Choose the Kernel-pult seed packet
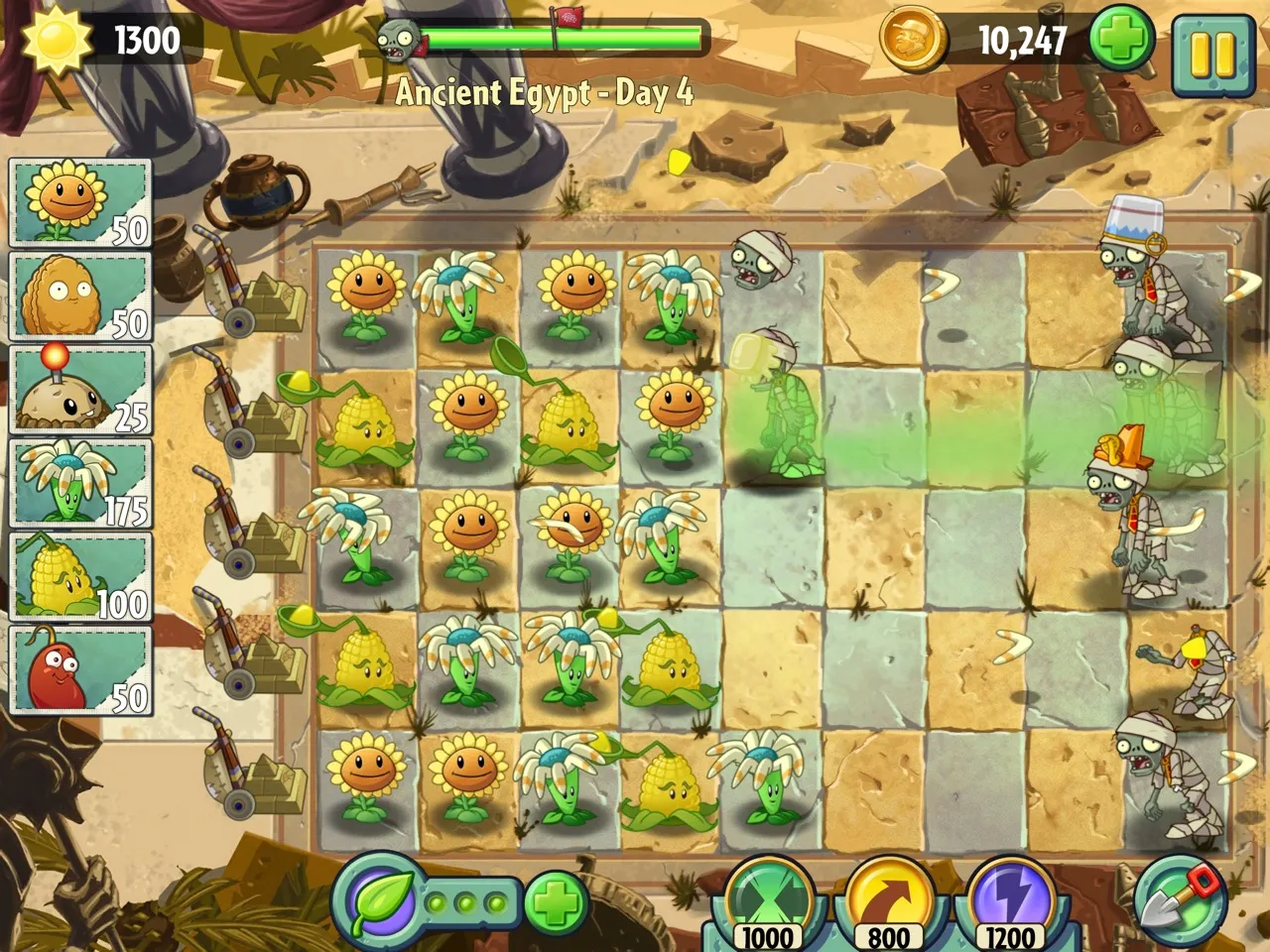 (79, 576)
